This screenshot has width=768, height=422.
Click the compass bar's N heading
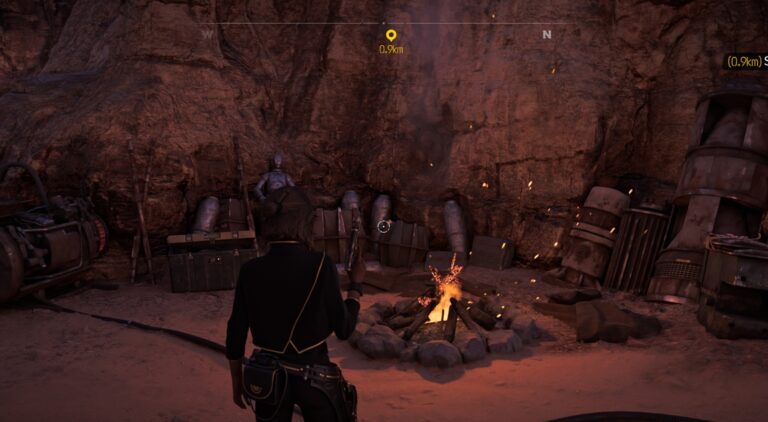point(546,34)
